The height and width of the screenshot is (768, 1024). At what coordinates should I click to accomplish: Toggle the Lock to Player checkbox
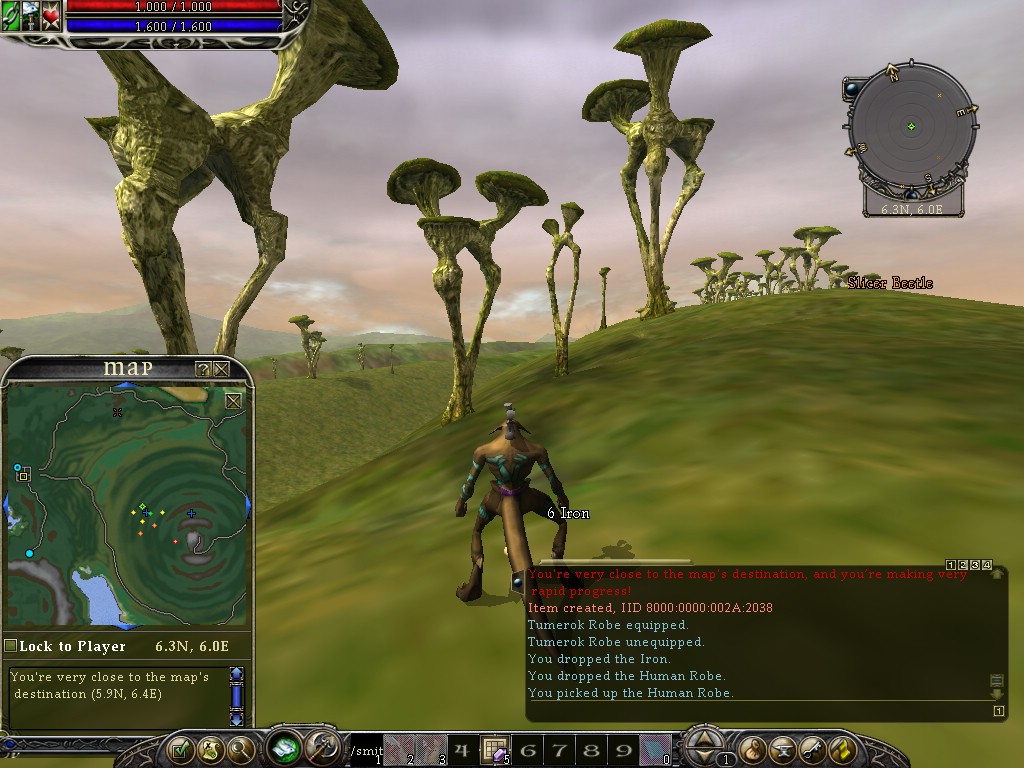(11, 646)
